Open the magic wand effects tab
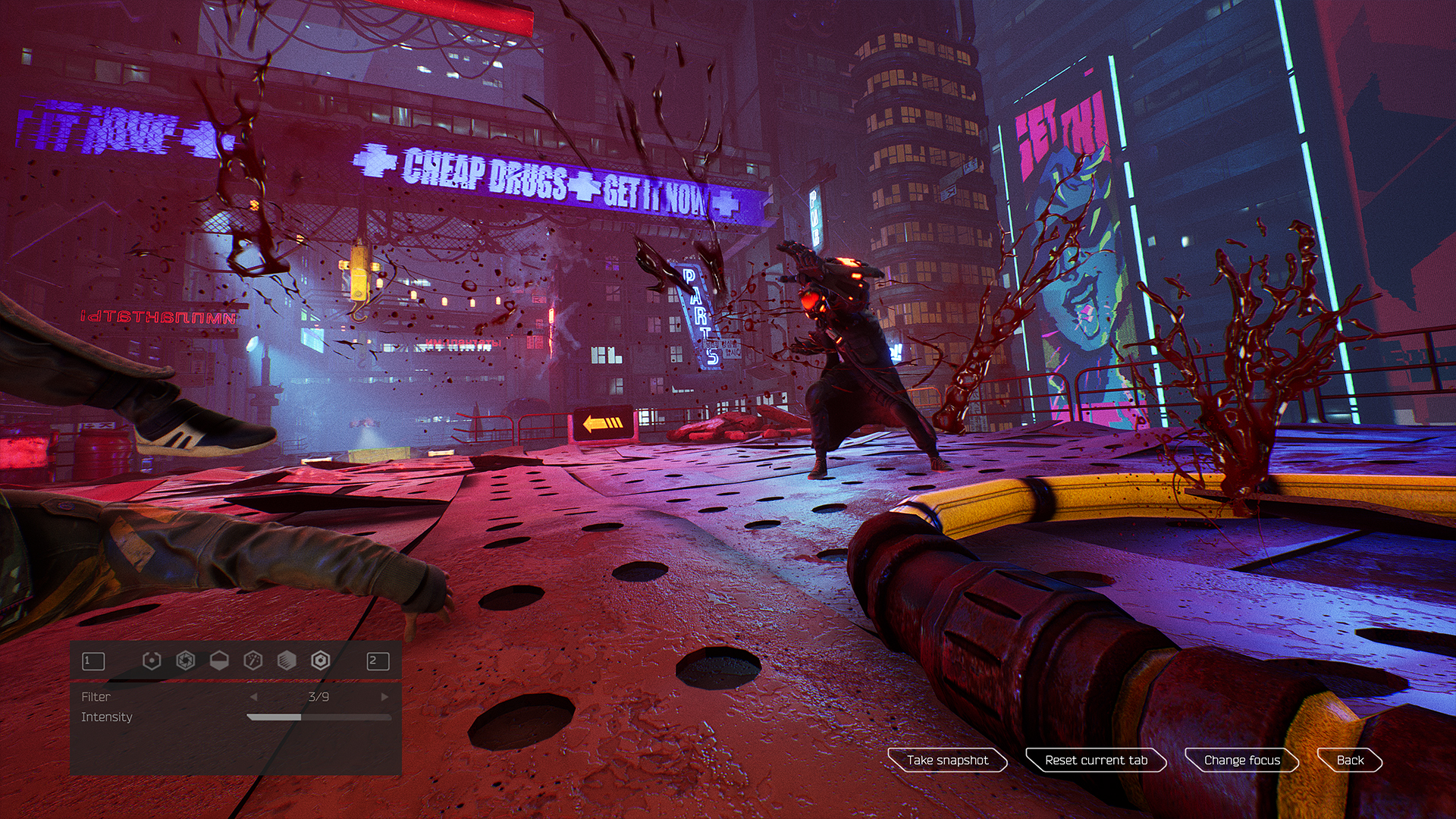 click(253, 661)
